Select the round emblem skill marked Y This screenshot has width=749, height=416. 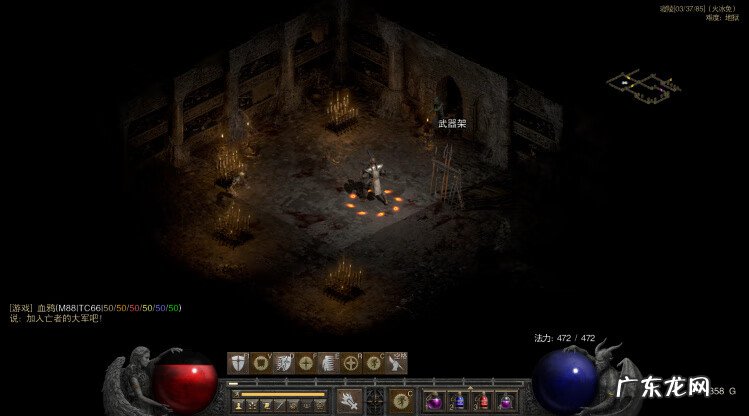(x=259, y=362)
